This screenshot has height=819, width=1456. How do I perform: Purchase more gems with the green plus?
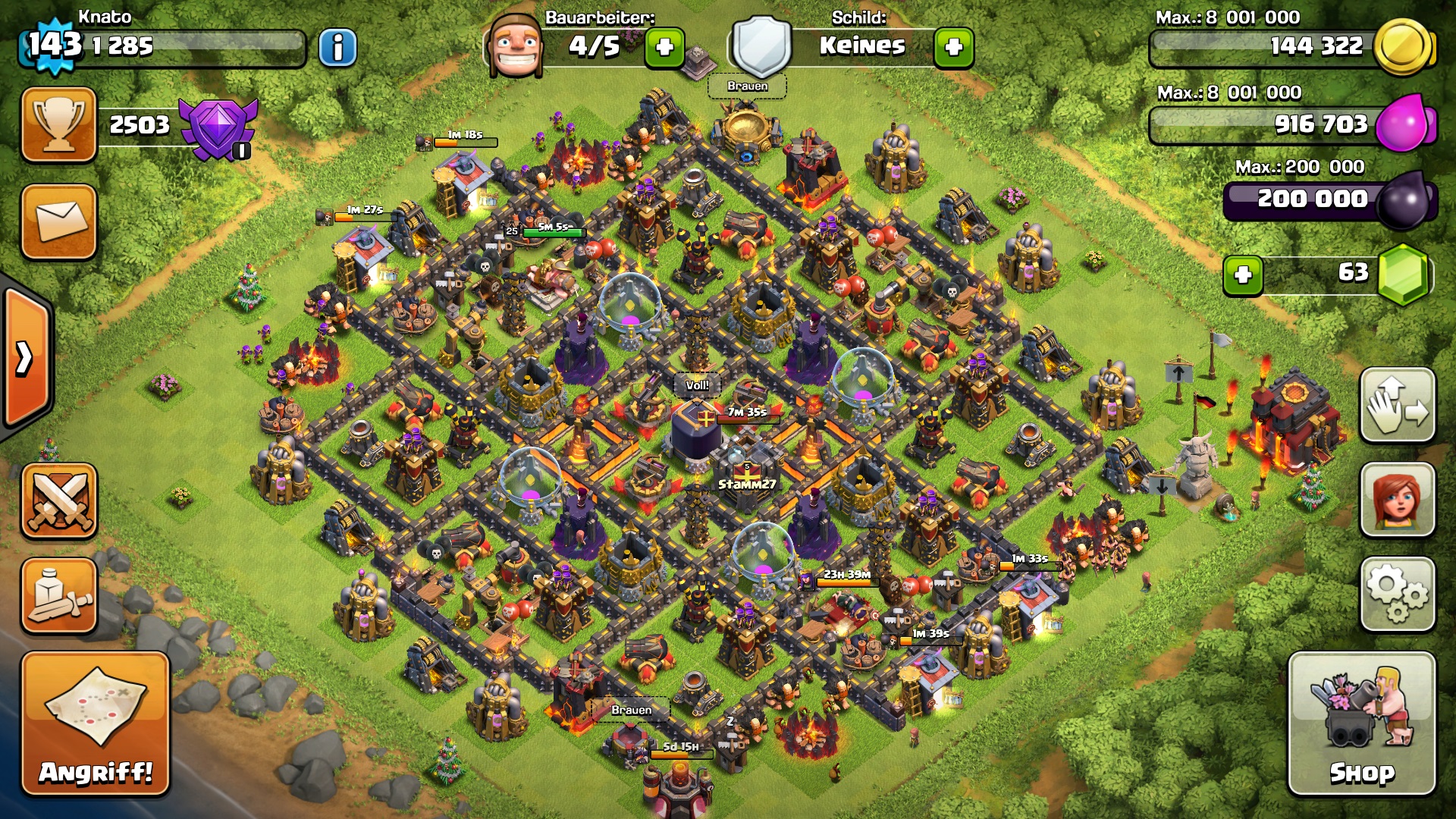click(1243, 275)
